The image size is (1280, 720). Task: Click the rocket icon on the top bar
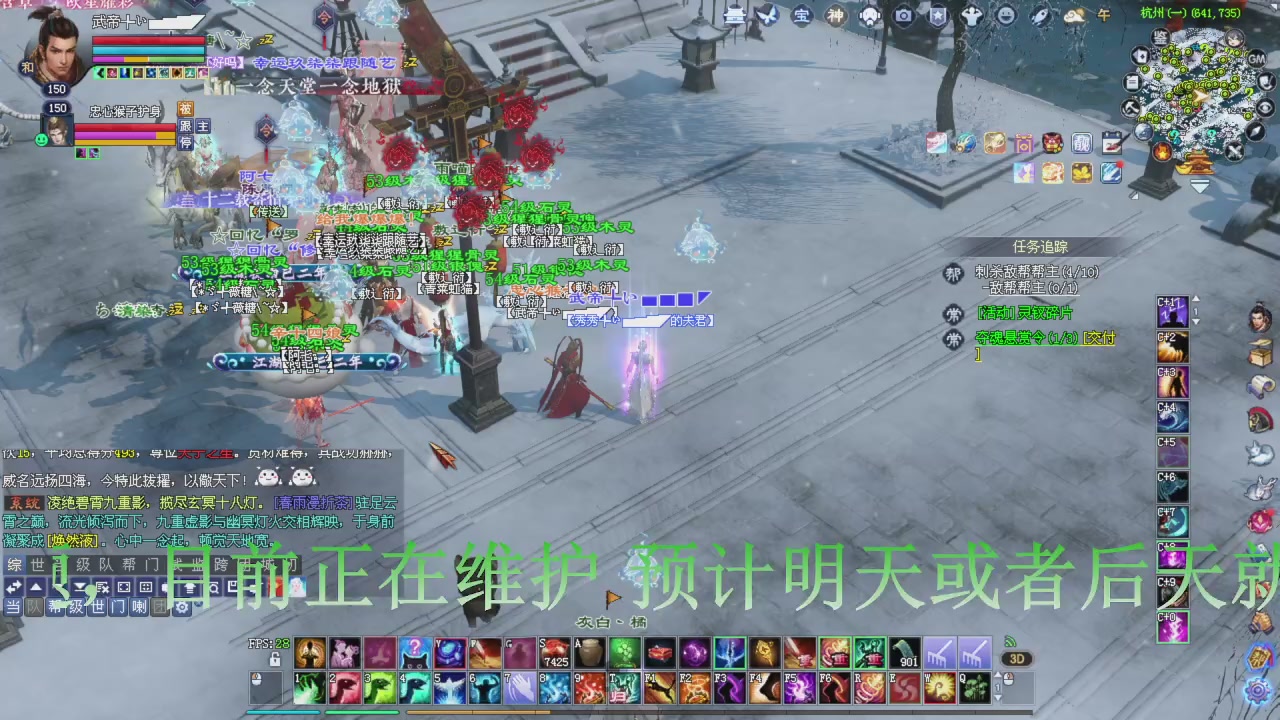point(1040,16)
